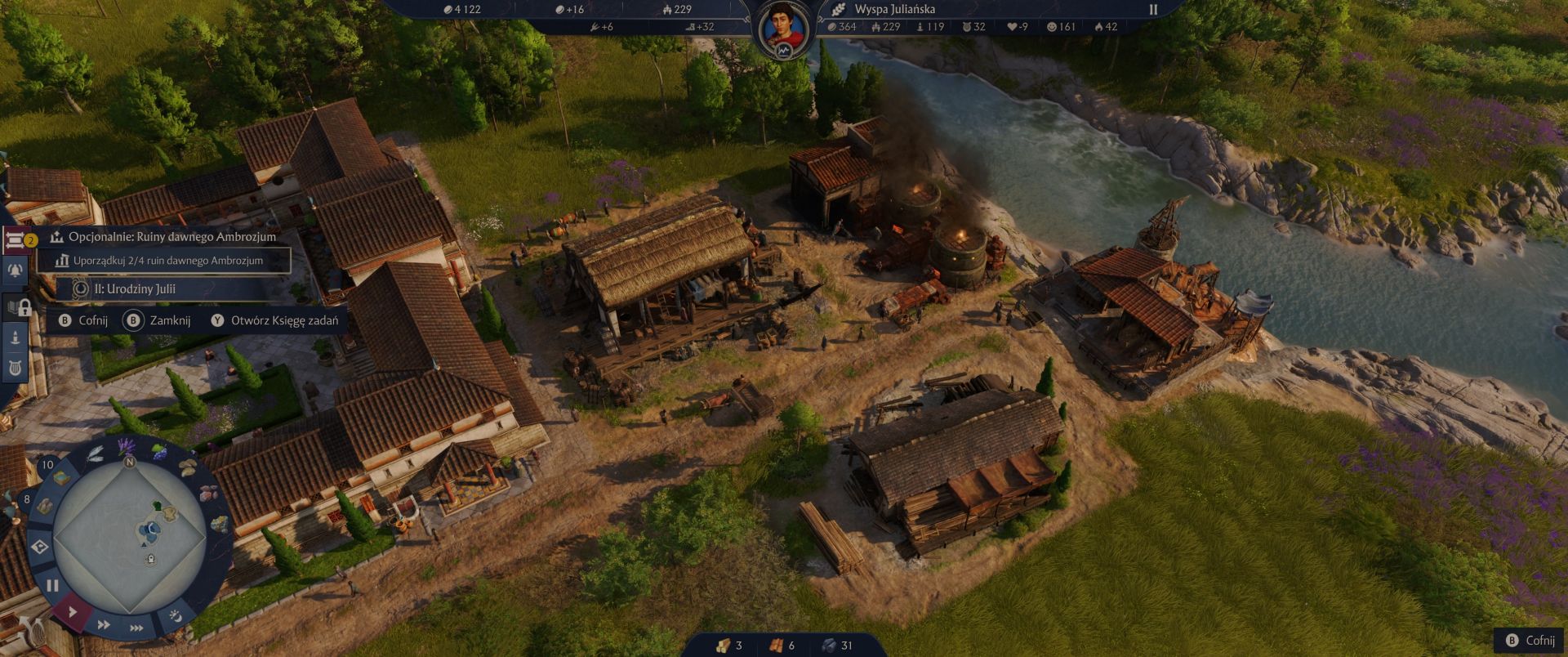Open the notifications bell panel
The image size is (1568, 657).
[15, 270]
